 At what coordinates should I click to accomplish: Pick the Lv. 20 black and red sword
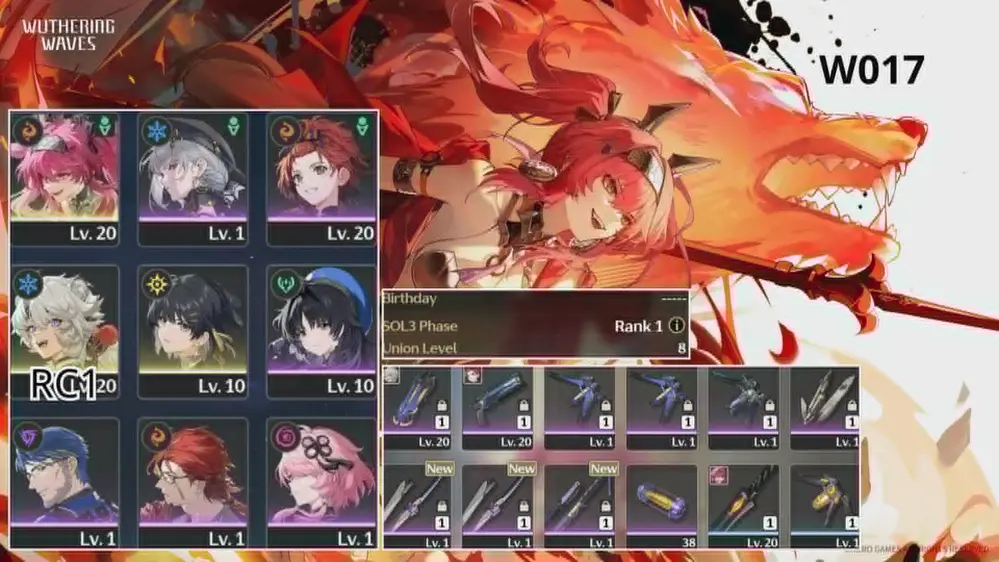745,501
